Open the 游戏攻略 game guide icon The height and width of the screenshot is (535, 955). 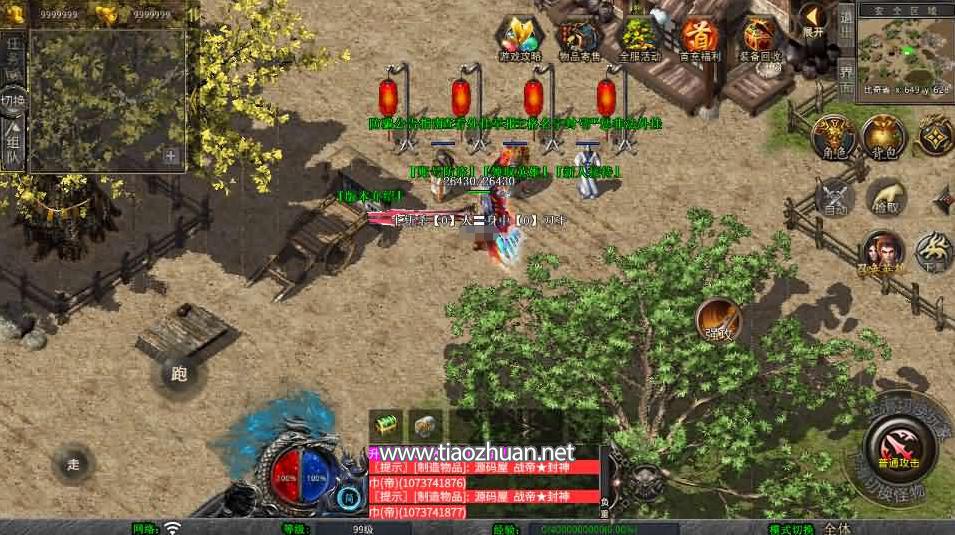(520, 39)
